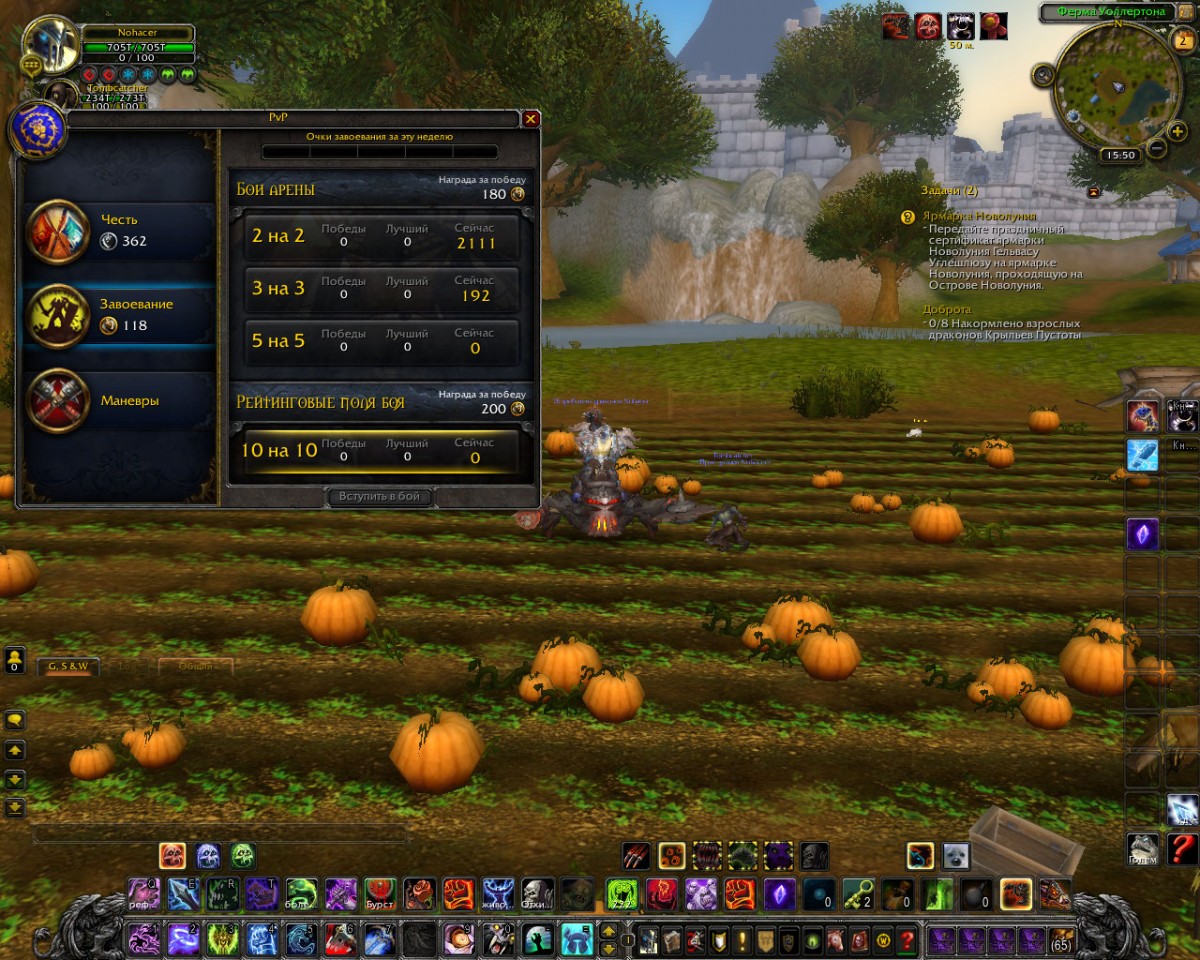Click the 15:50 clock button
This screenshot has width=1200, height=960.
[x=1118, y=156]
